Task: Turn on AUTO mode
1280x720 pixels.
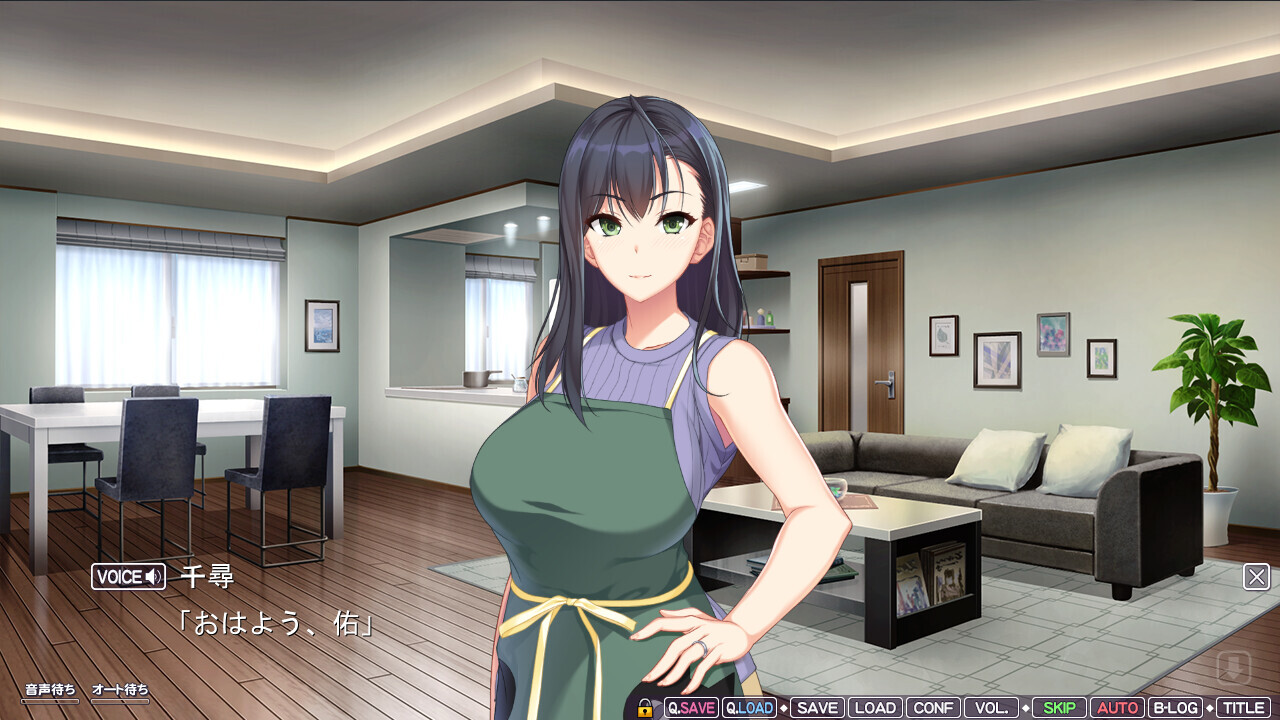Action: (x=1117, y=708)
